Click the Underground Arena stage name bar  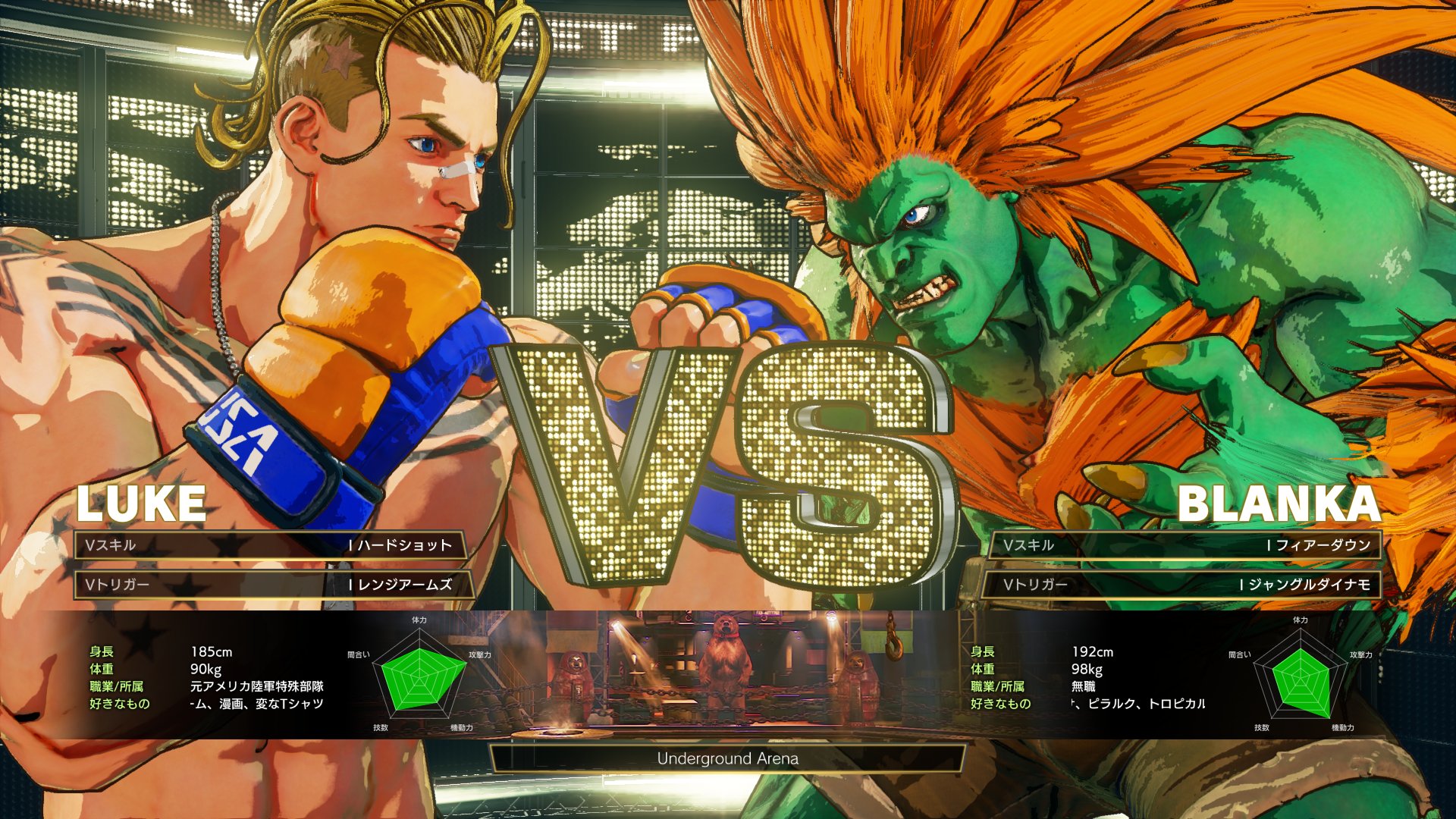point(728,758)
